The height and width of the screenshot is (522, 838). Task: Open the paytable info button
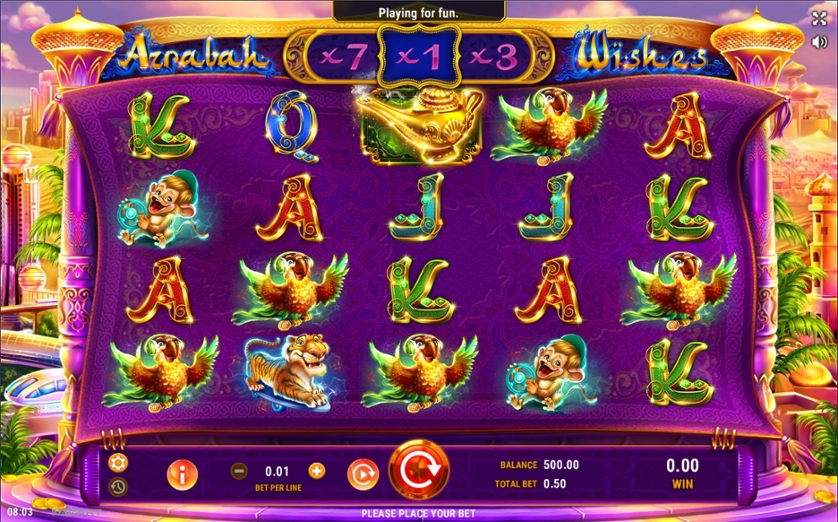click(182, 474)
